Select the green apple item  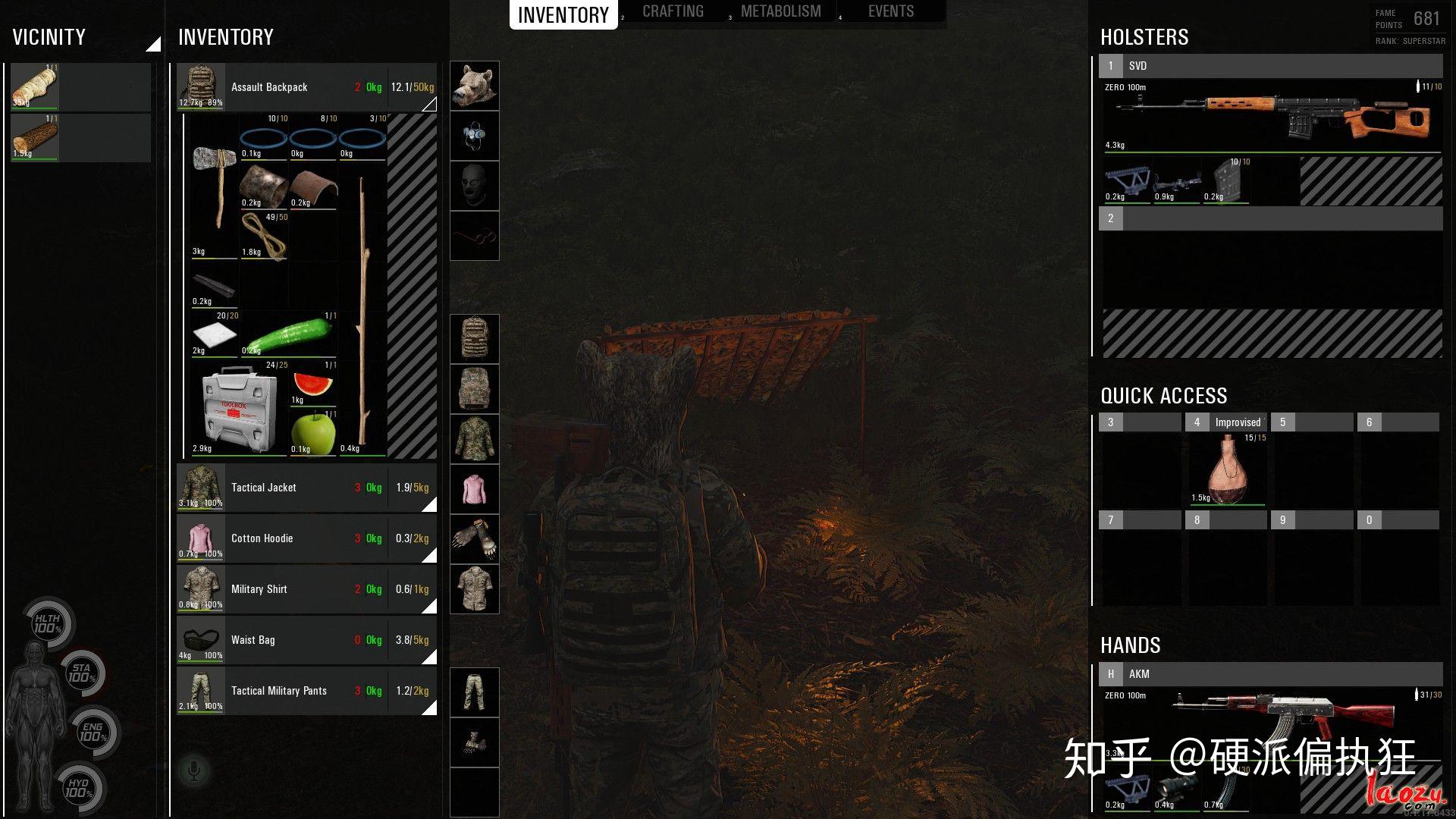pyautogui.click(x=312, y=433)
